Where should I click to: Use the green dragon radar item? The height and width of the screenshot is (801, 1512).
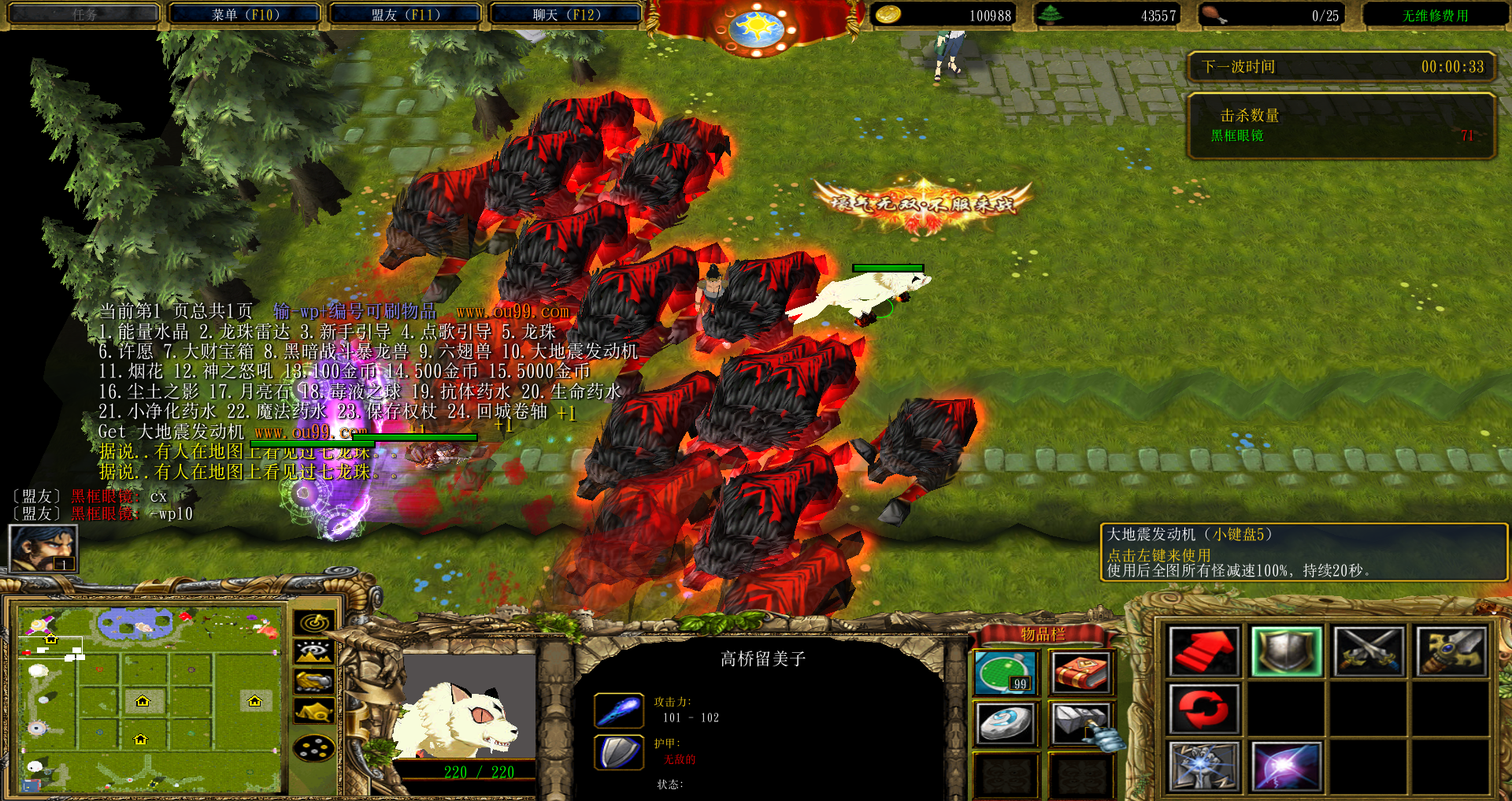pyautogui.click(x=1006, y=673)
